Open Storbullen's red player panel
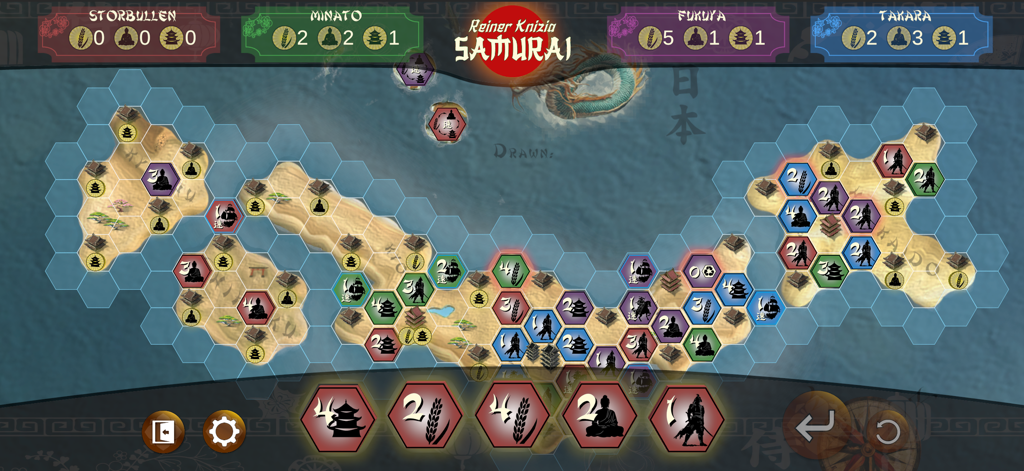The image size is (1024, 471). pyautogui.click(x=129, y=34)
